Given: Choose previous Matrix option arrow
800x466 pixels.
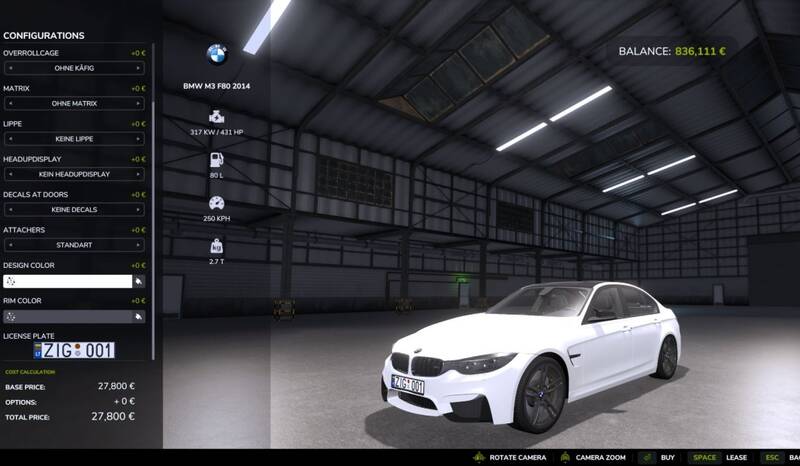Looking at the screenshot, I should [10, 103].
